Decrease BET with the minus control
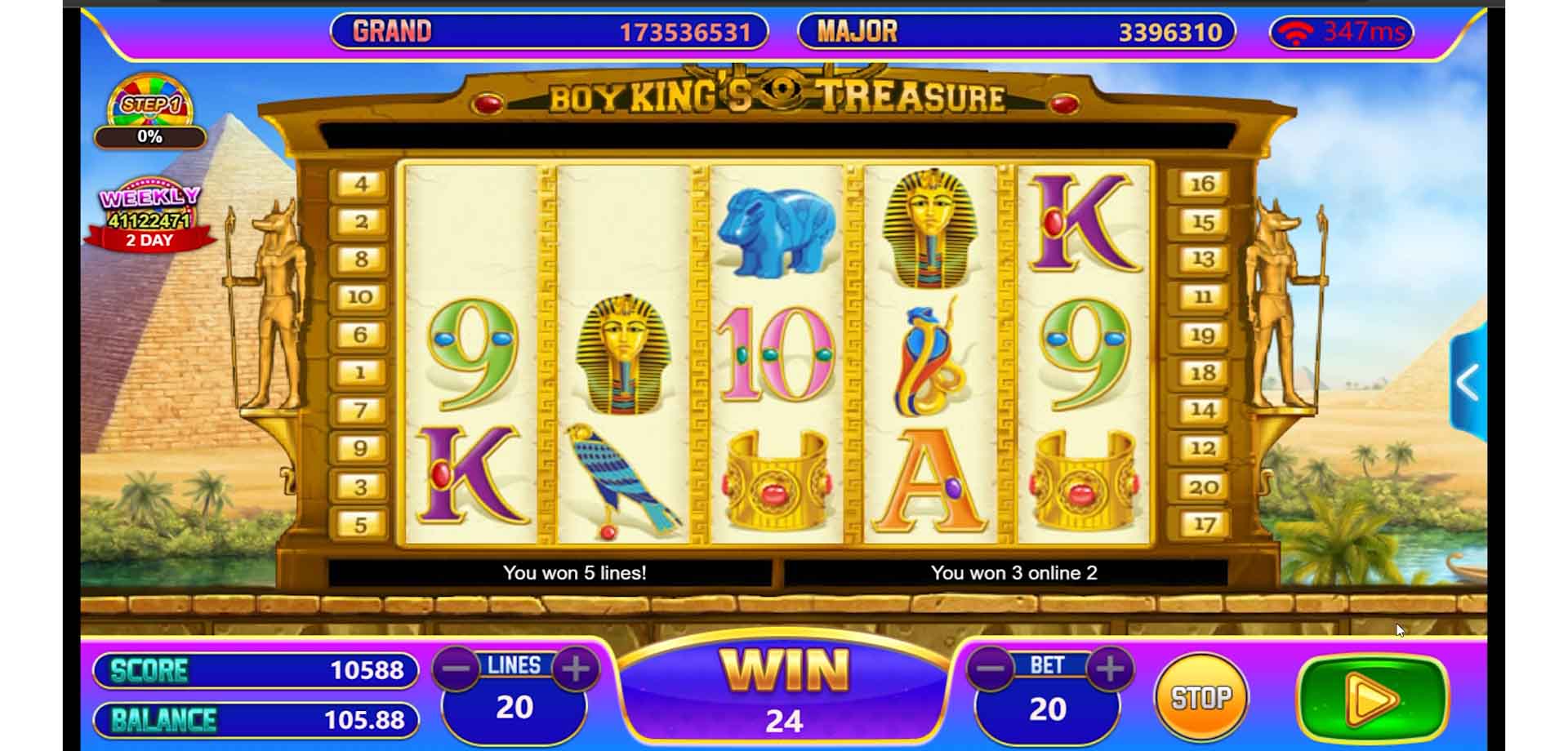The height and width of the screenshot is (751, 1568). point(989,669)
